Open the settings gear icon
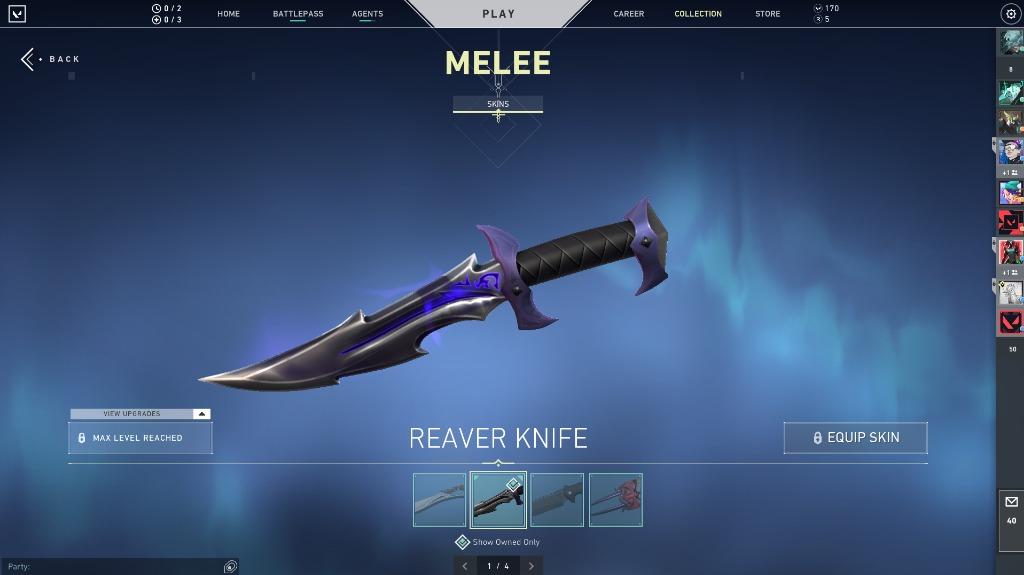This screenshot has width=1024, height=575. (x=1010, y=14)
